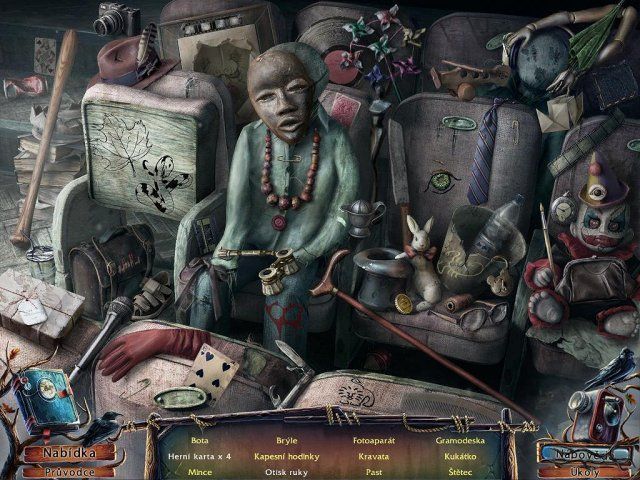640x480 pixels.
Task: Open the Průvodce guide
Action: [x=69, y=471]
